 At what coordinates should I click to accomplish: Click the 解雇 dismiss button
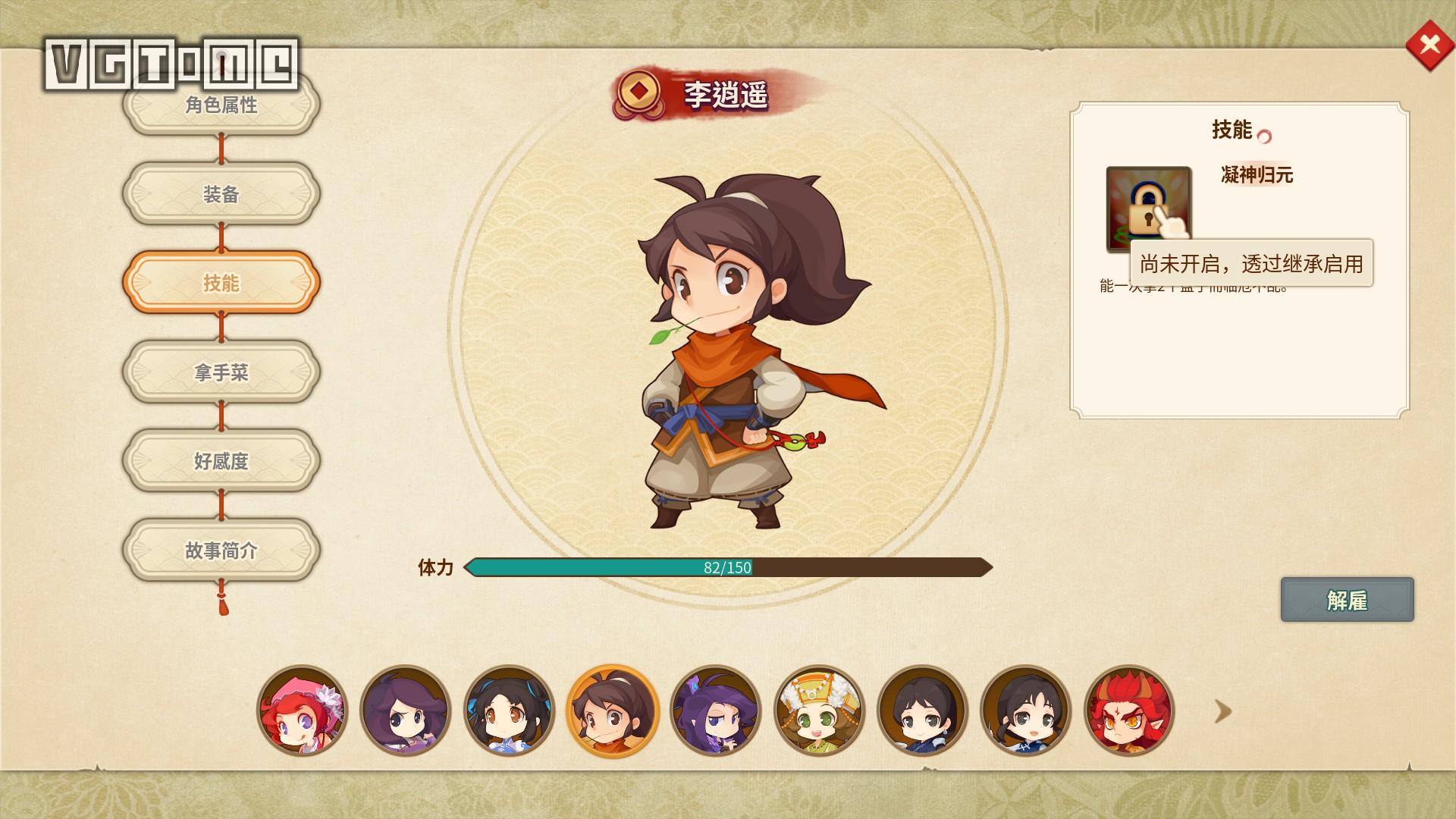click(1347, 600)
